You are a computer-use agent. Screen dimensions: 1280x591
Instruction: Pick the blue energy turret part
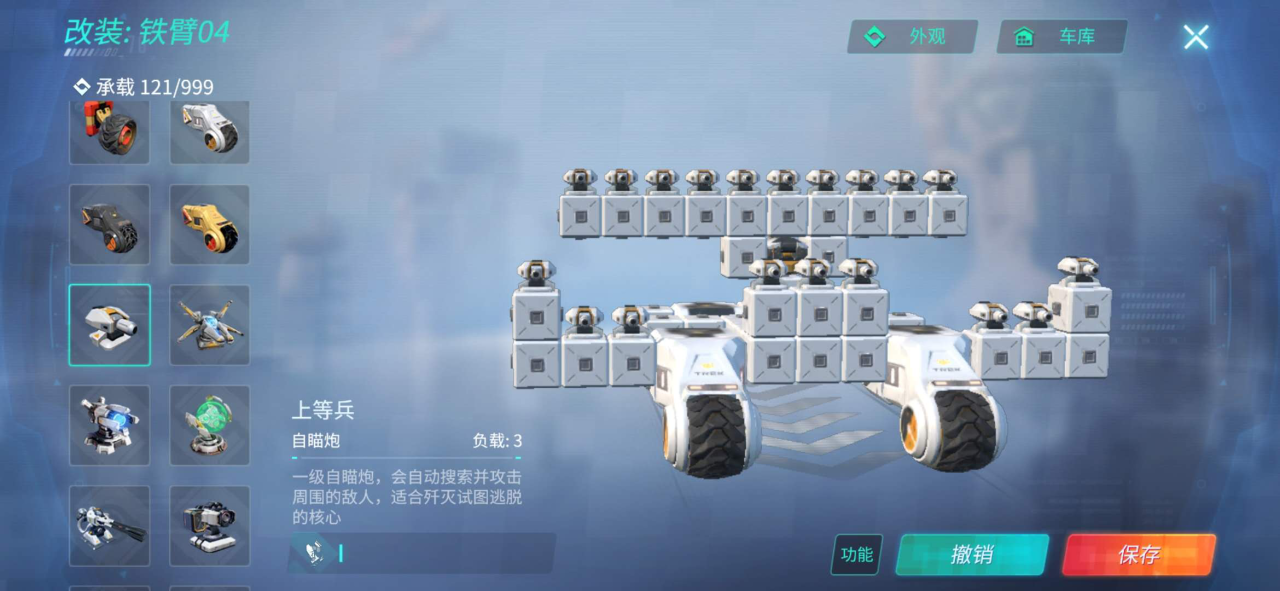(109, 425)
